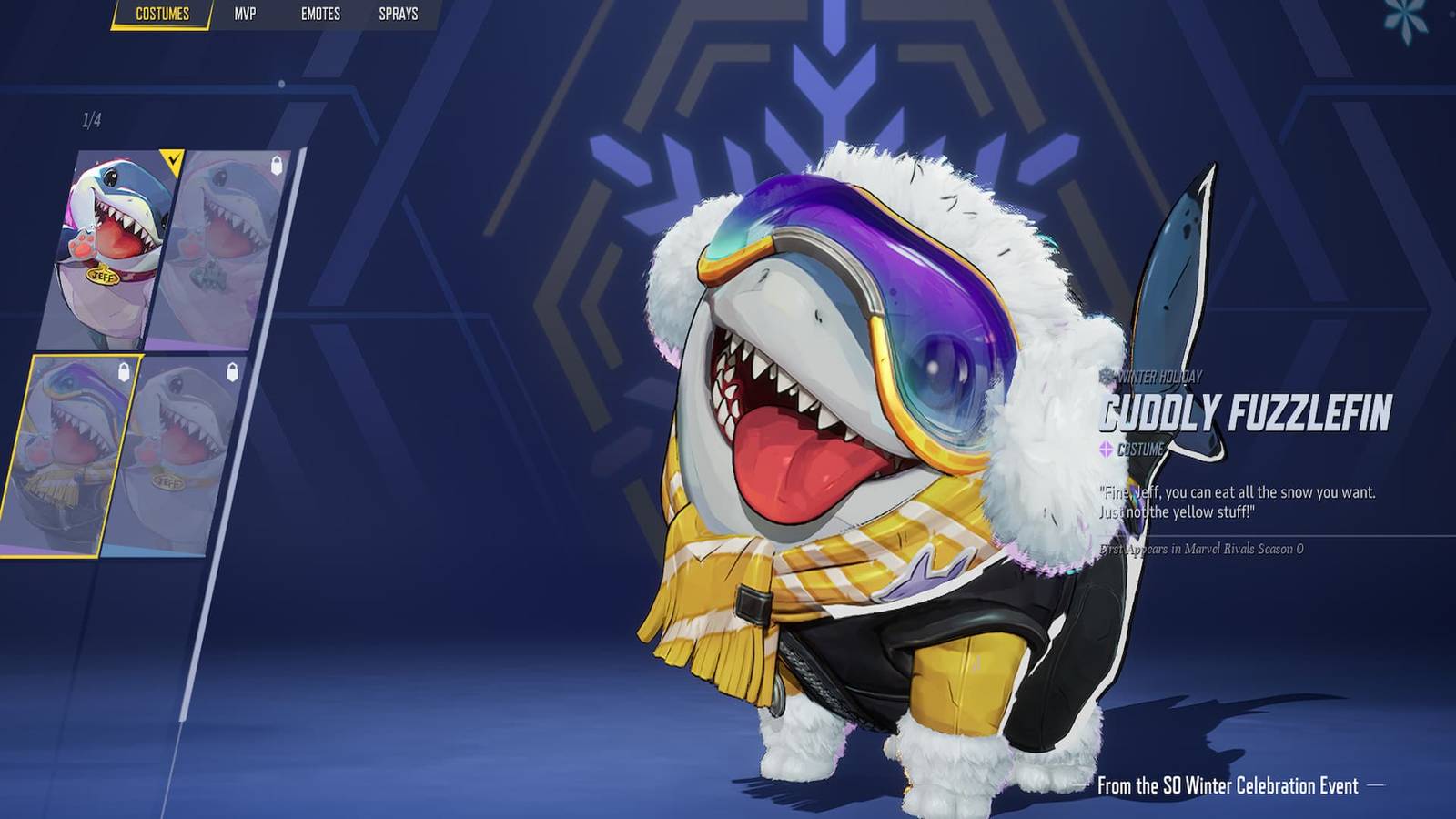Image resolution: width=1456 pixels, height=819 pixels.
Task: Click the purple emblem icon next to Costume label
Action: 1105,448
